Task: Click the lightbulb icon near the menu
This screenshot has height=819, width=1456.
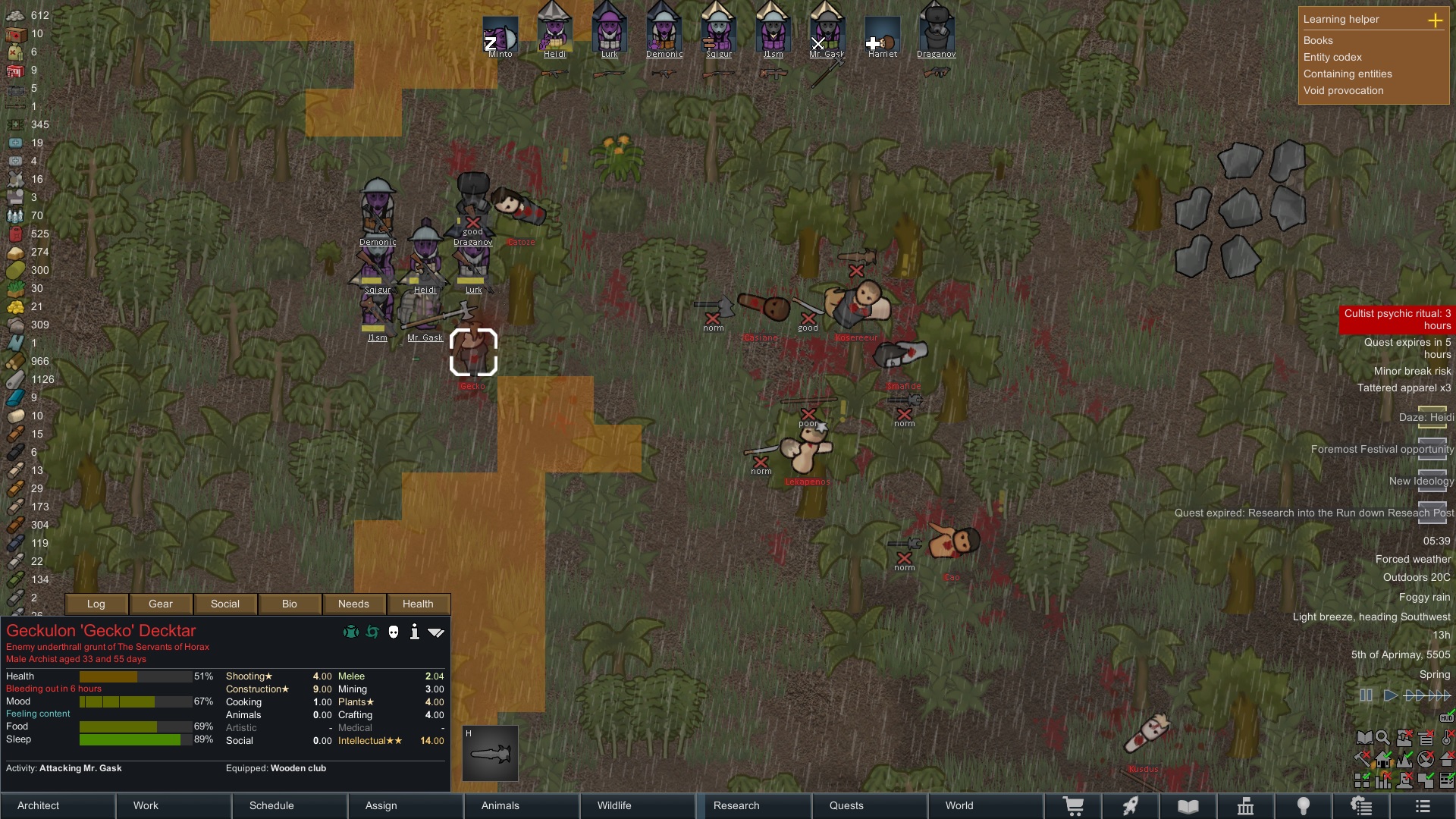Action: click(1302, 805)
